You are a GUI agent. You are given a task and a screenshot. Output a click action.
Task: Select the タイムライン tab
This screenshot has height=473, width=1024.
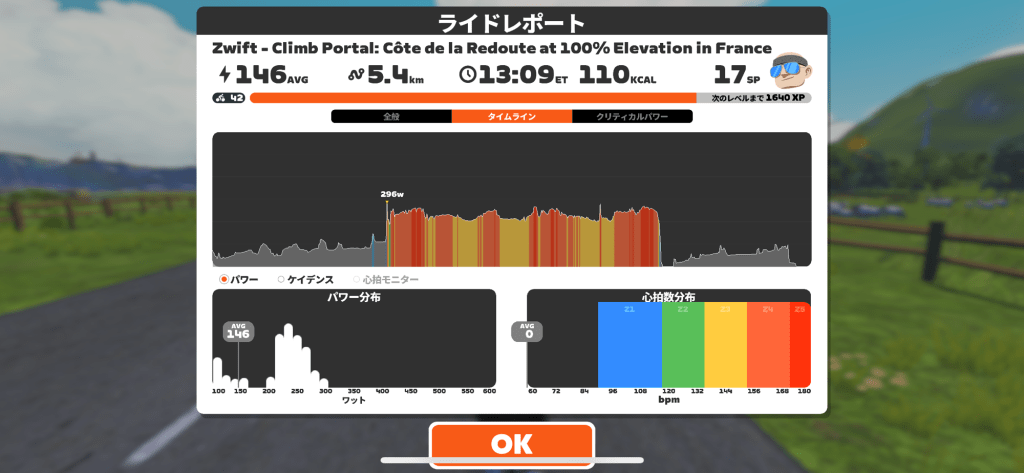coord(511,117)
